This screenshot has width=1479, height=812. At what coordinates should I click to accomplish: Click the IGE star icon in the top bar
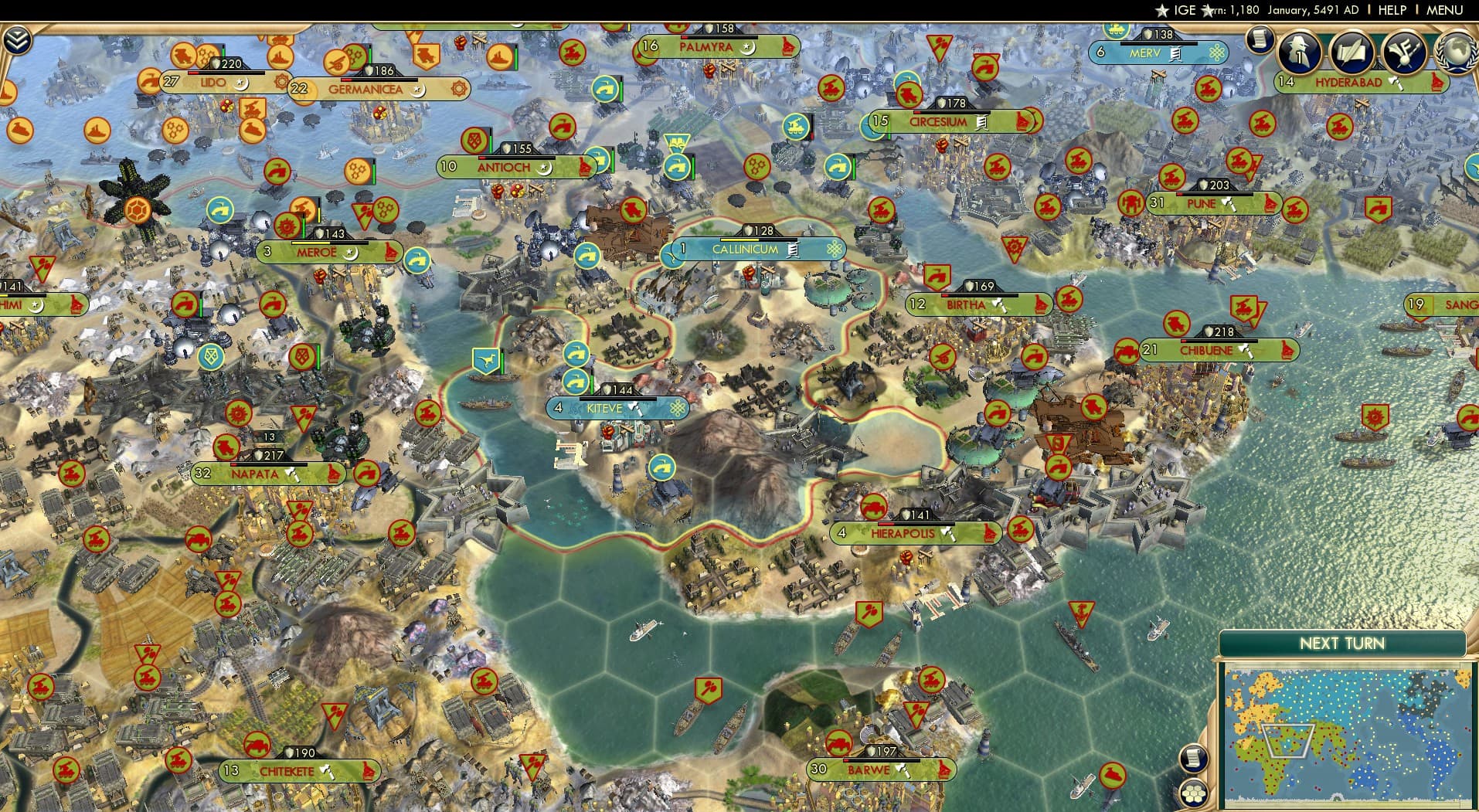[1164, 11]
